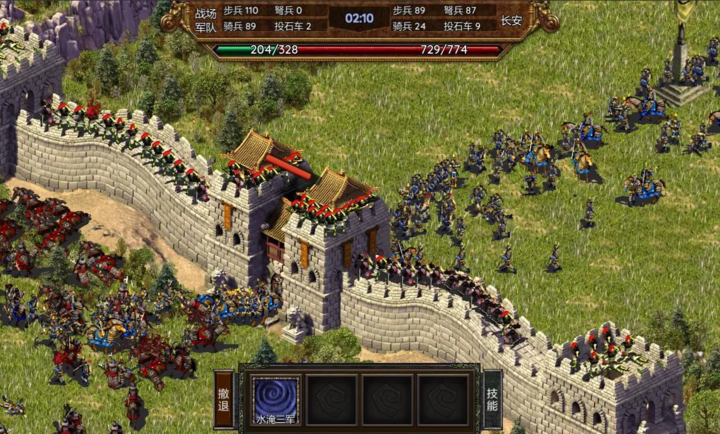Click the 撤退 retreat button

[225, 400]
